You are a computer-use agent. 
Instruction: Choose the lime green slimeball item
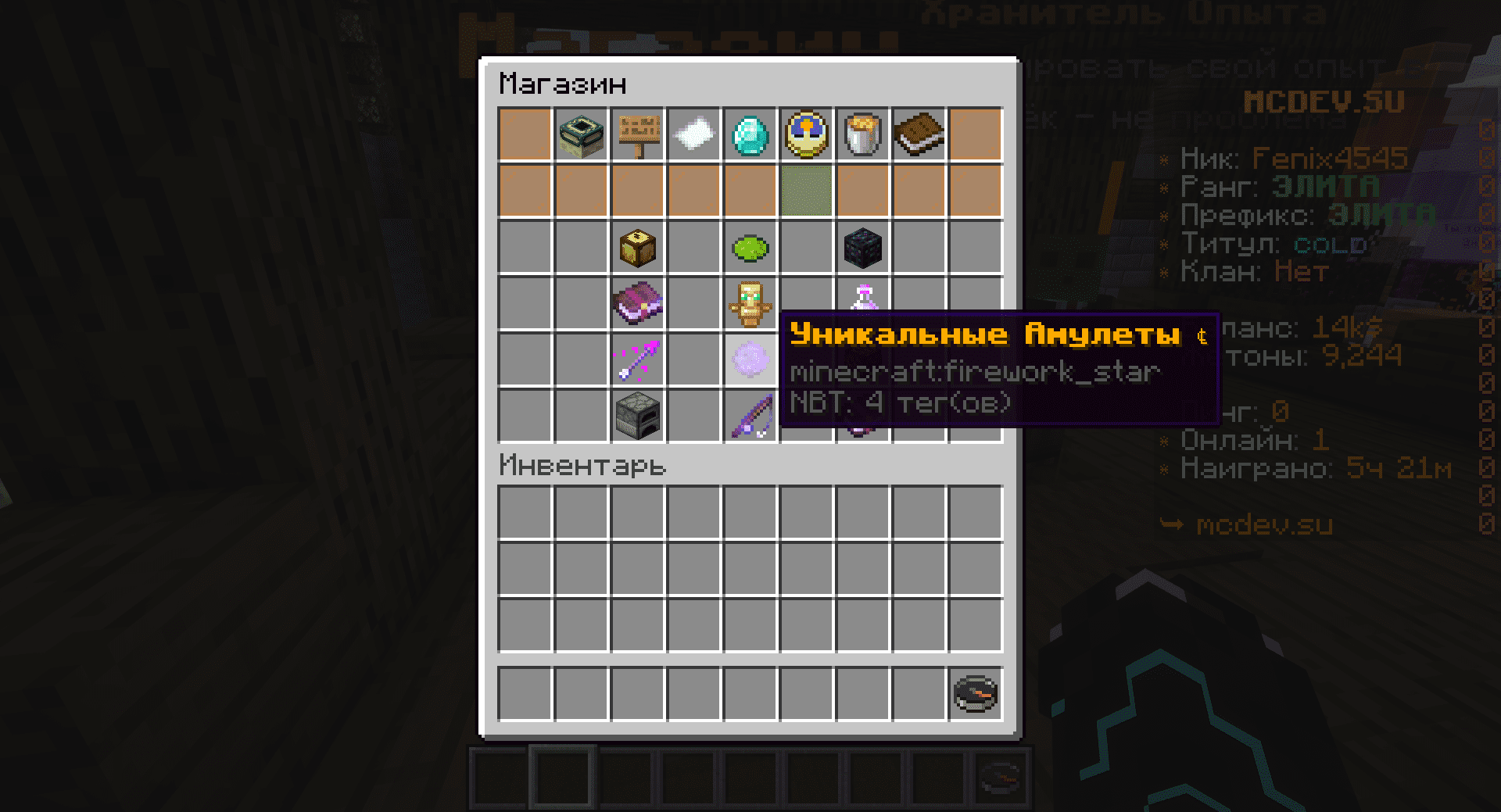[x=750, y=249]
